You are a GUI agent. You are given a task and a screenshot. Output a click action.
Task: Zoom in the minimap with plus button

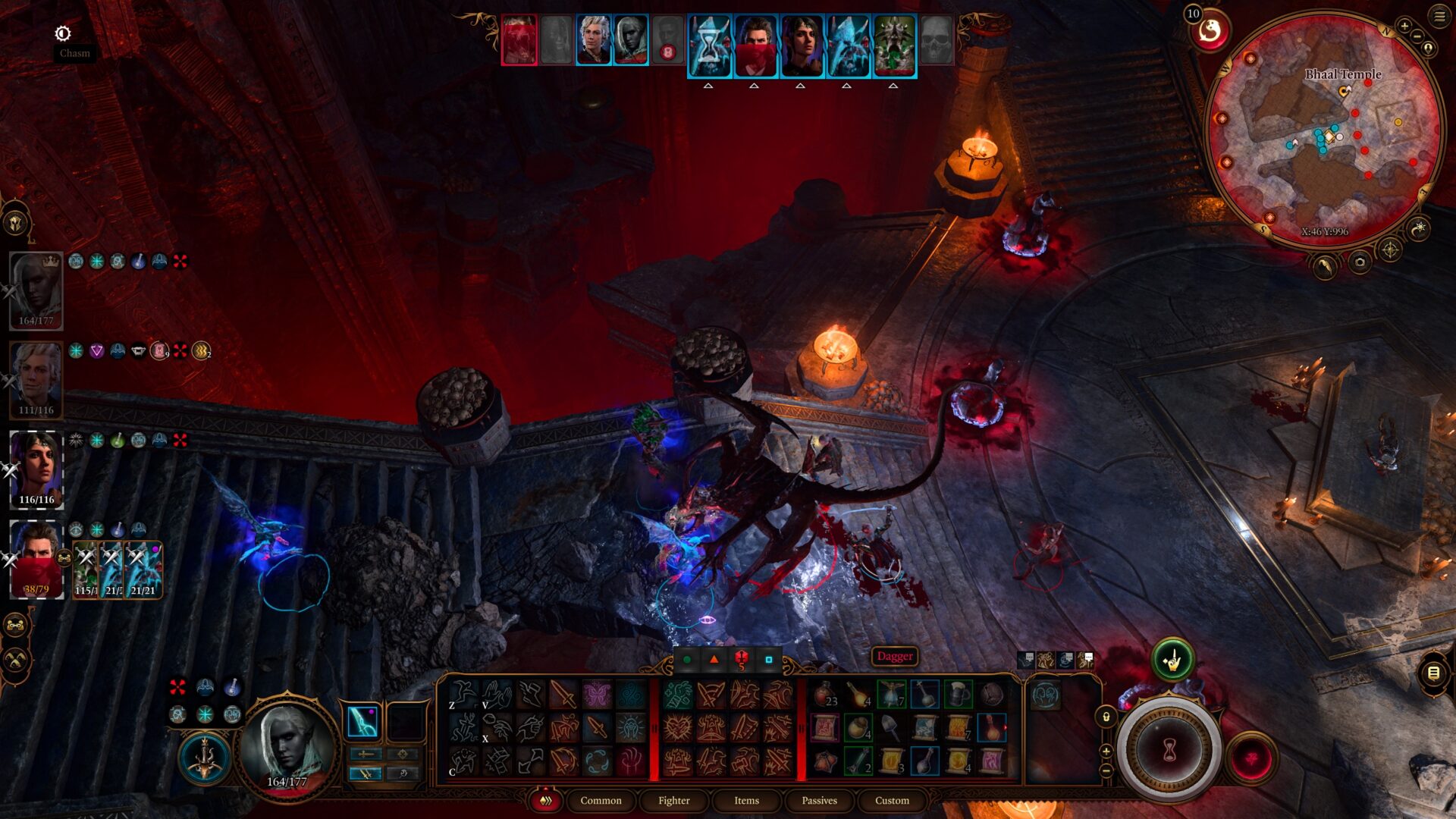[x=1404, y=27]
